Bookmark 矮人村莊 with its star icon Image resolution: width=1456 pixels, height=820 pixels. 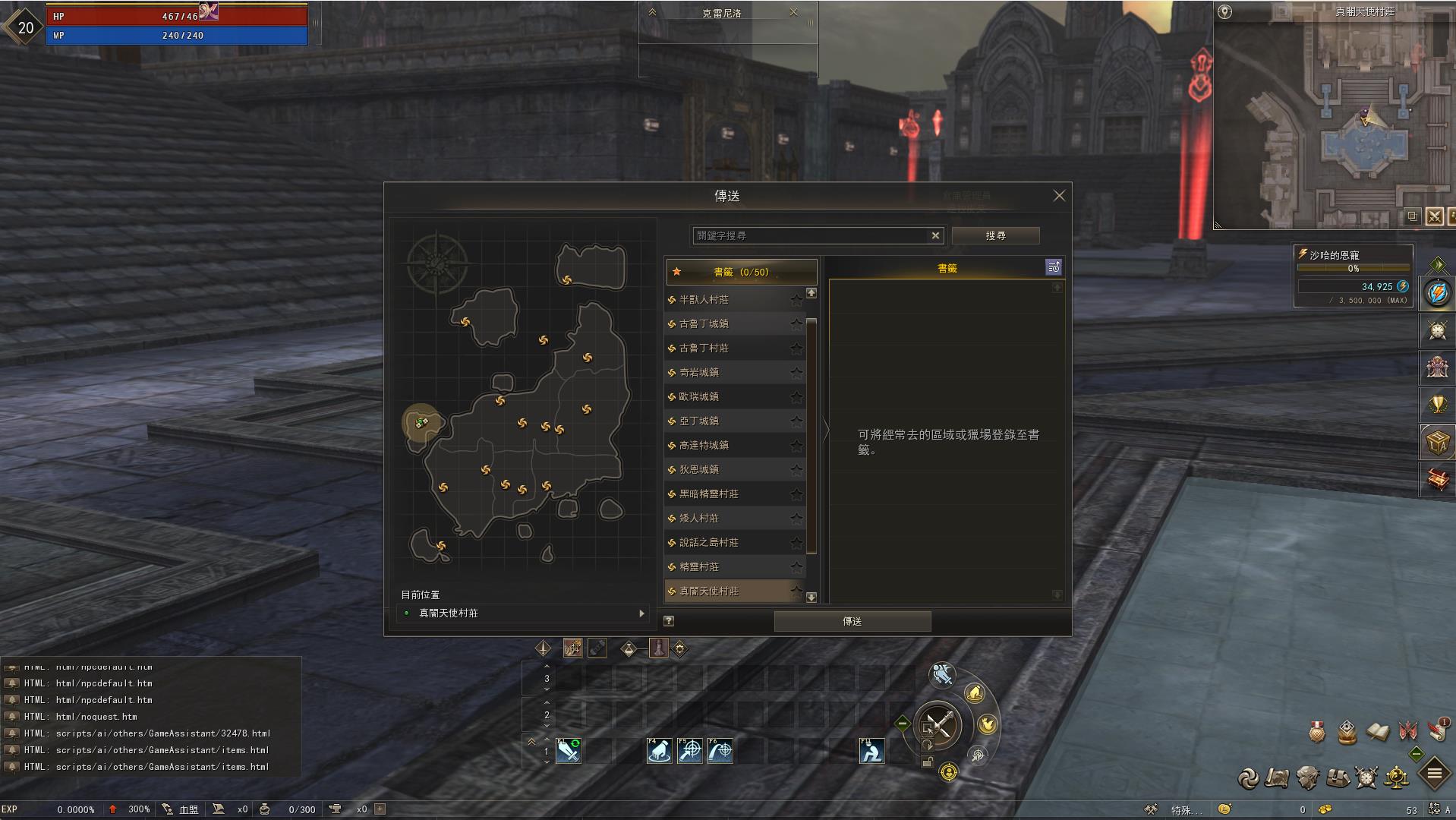(x=796, y=519)
